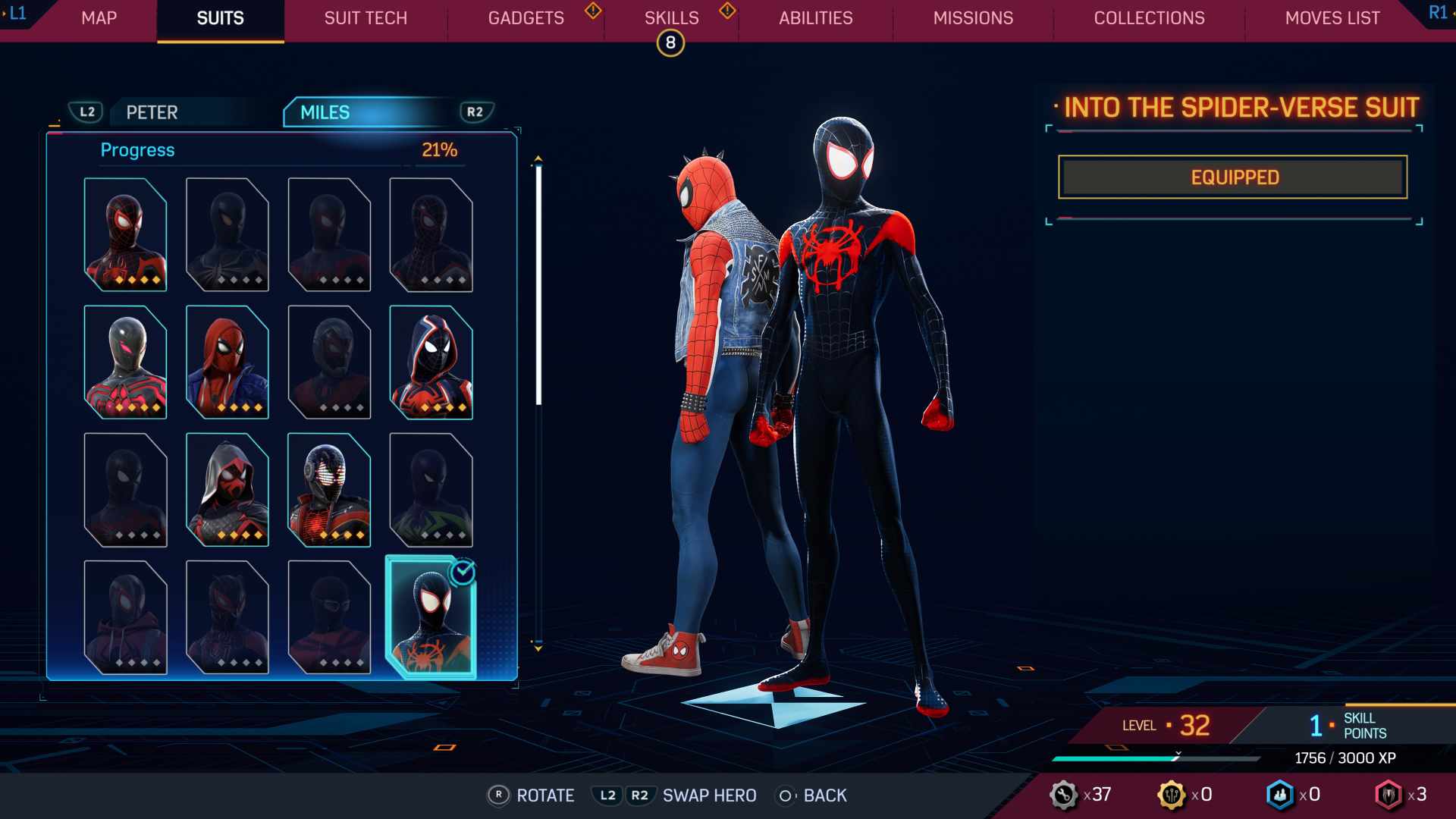This screenshot has width=1456, height=819.
Task: Click the EQUIPPED button
Action: [x=1232, y=177]
